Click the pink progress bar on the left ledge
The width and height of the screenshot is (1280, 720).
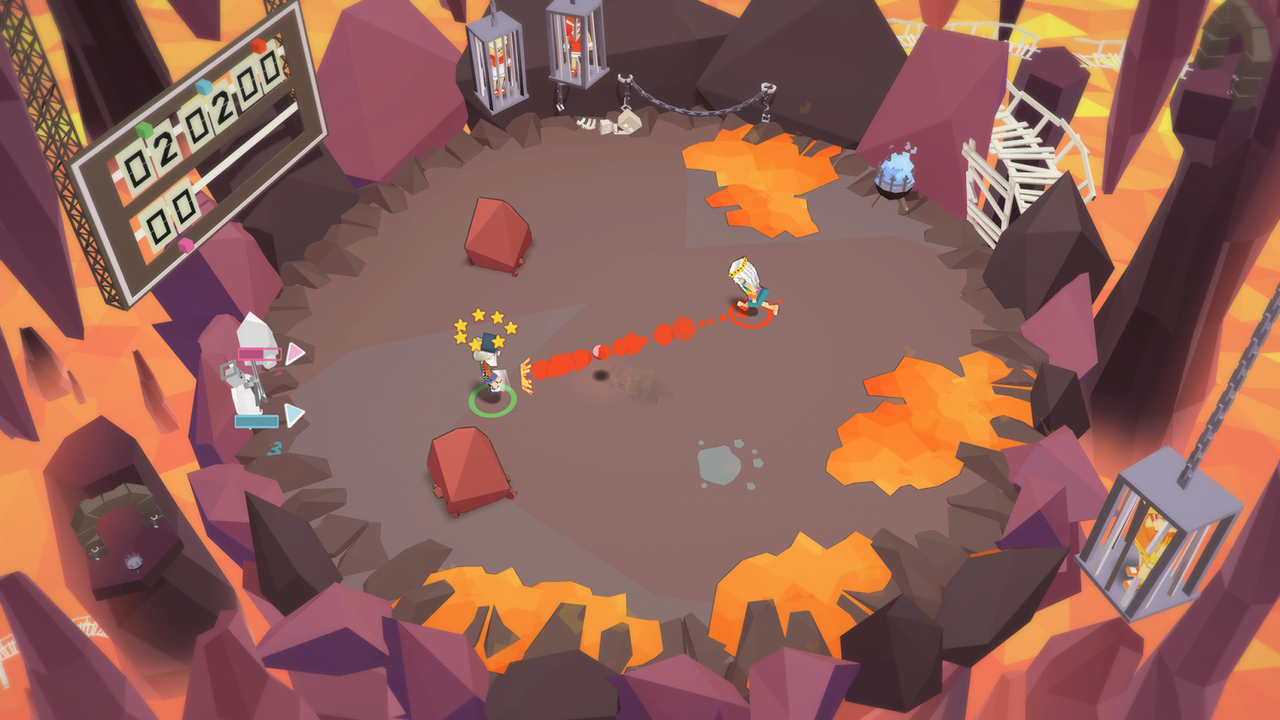(x=258, y=352)
